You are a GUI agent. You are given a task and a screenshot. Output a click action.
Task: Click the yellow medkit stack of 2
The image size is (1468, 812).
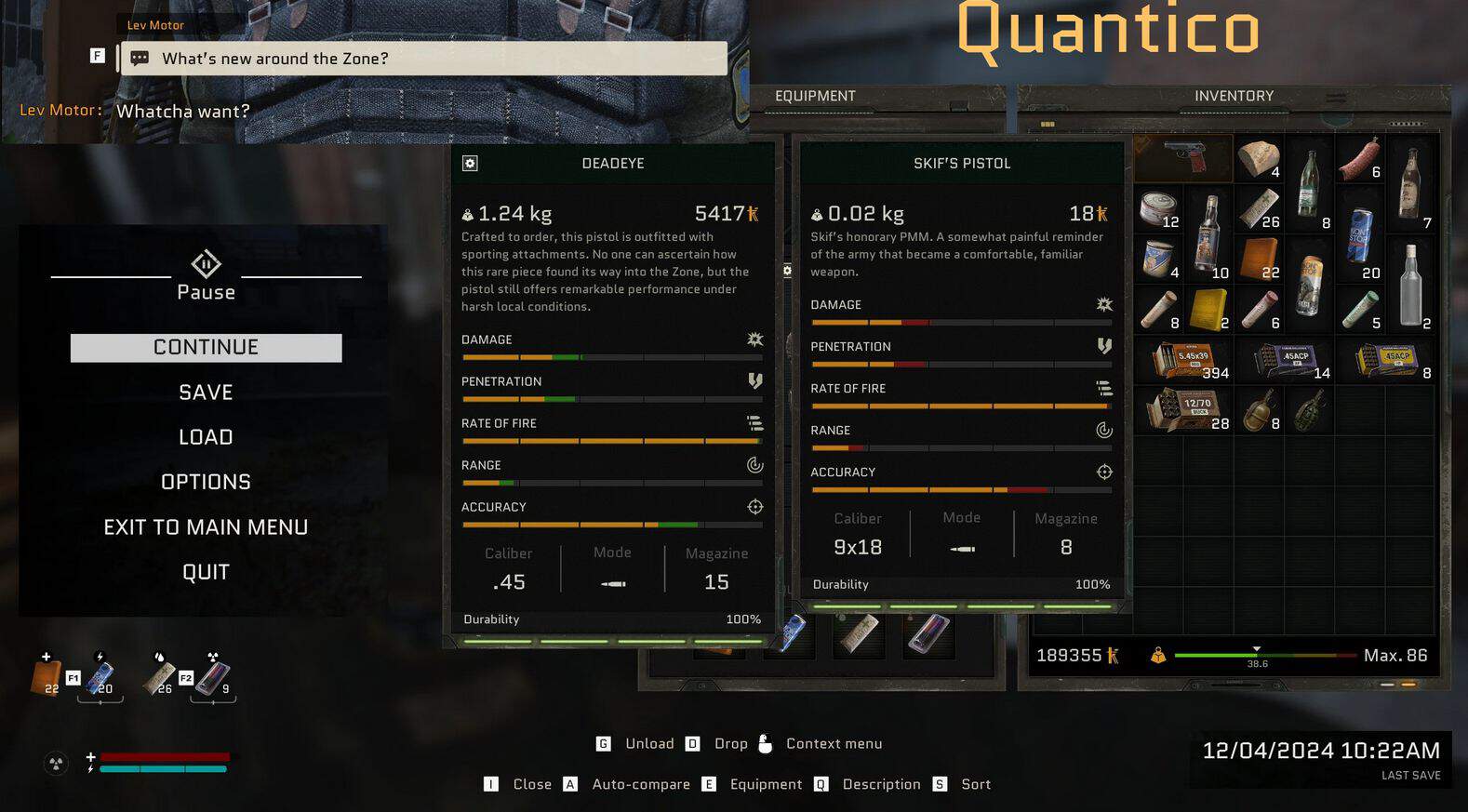(x=1208, y=309)
